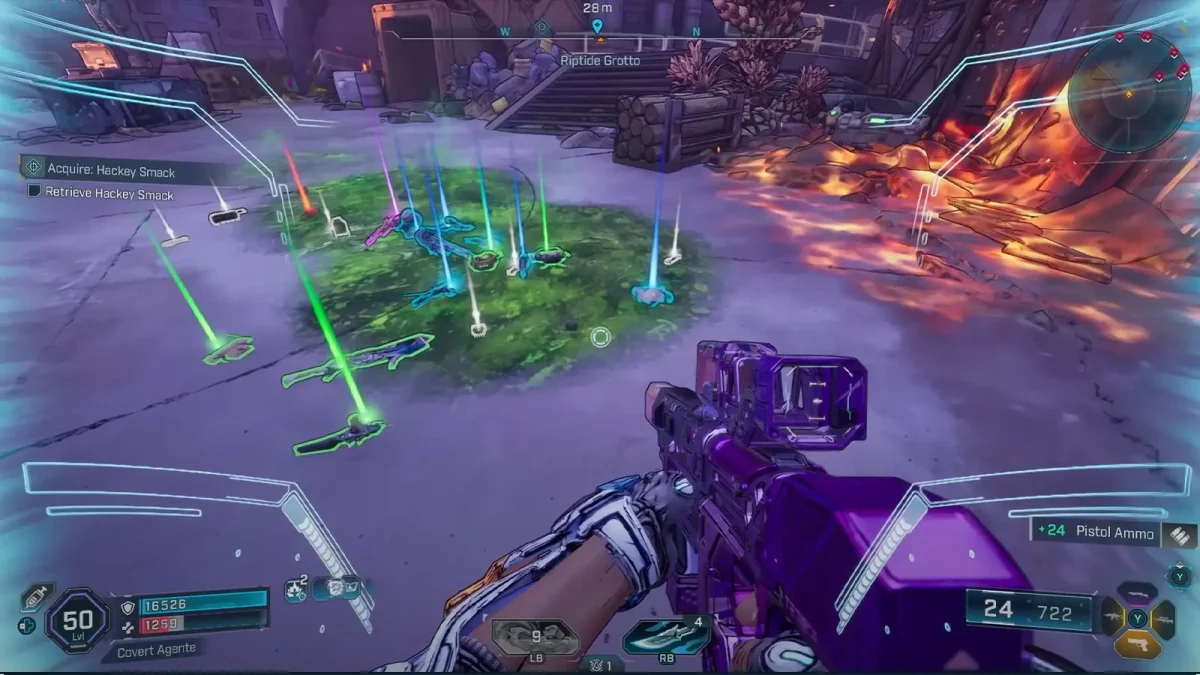The image size is (1200, 675).
Task: Select the level 50 badge
Action: [x=78, y=622]
